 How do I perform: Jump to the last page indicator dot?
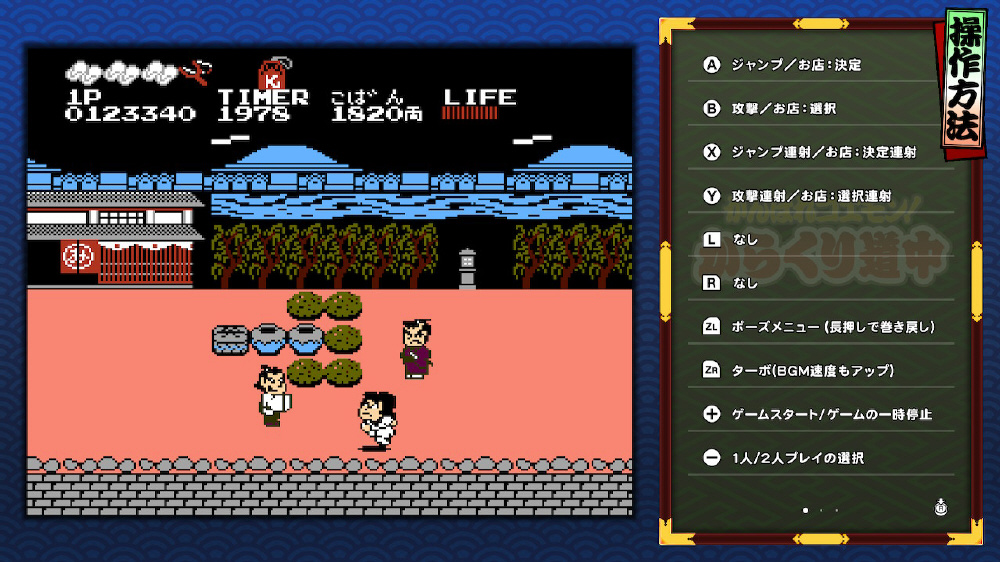click(x=836, y=510)
